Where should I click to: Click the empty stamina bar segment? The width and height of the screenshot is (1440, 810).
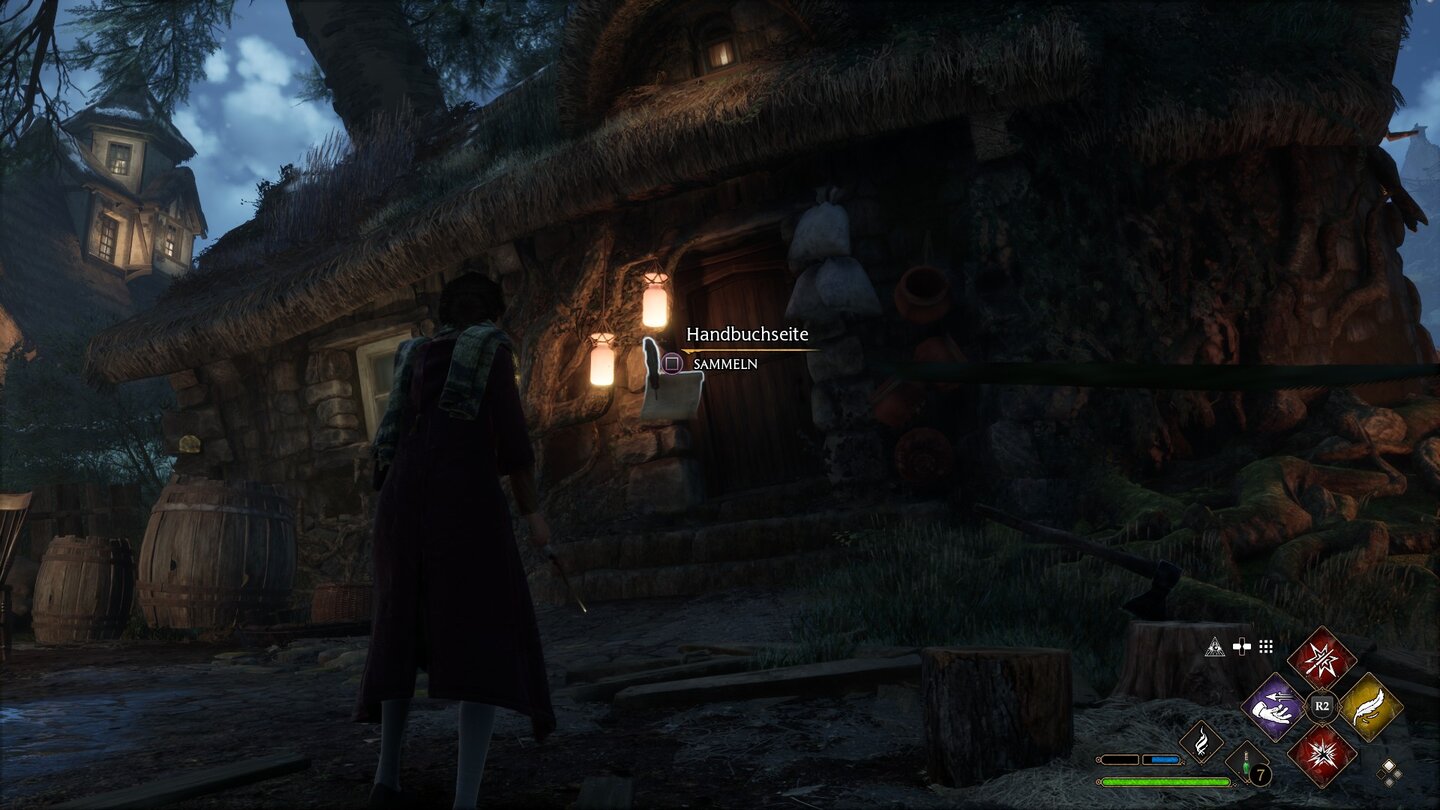click(x=1119, y=758)
